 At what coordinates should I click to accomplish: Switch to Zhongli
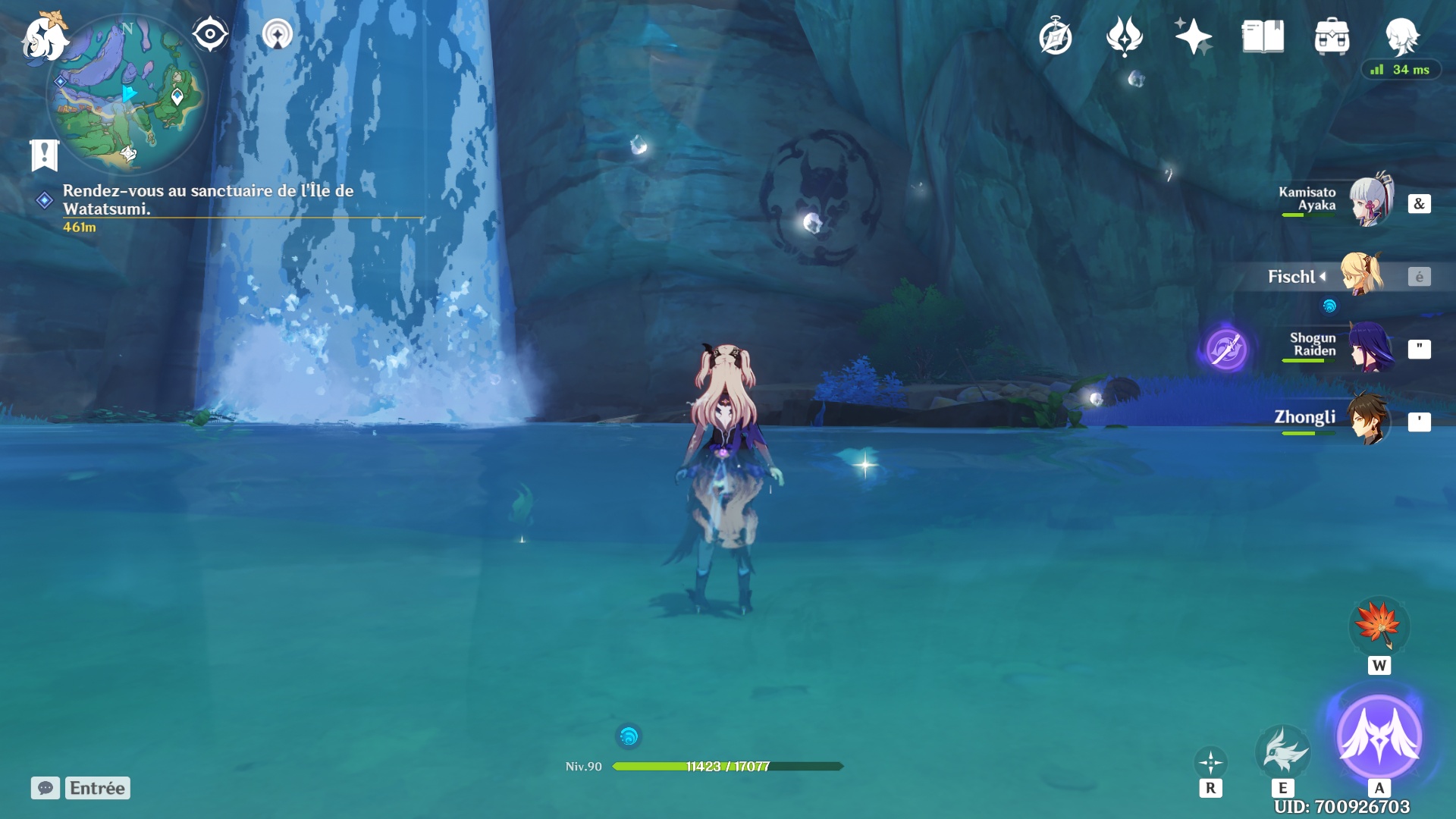pyautogui.click(x=1368, y=419)
